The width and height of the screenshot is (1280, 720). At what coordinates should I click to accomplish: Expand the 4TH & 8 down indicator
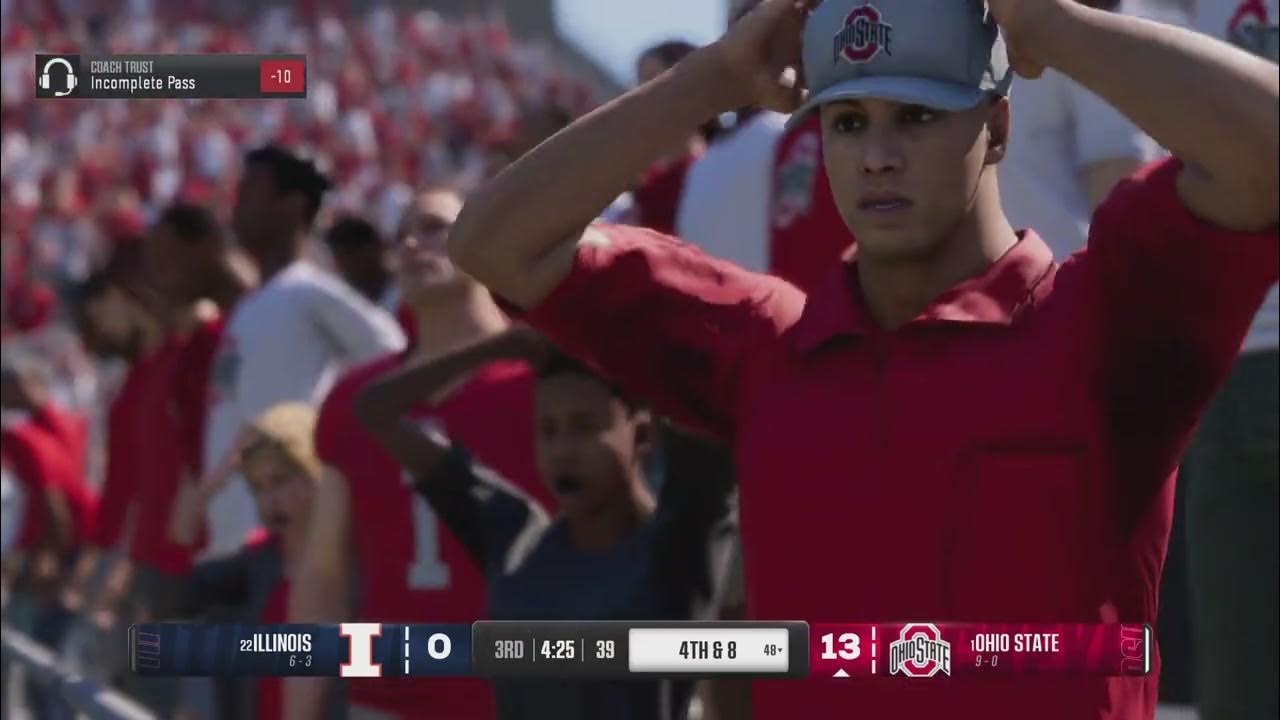pos(705,648)
